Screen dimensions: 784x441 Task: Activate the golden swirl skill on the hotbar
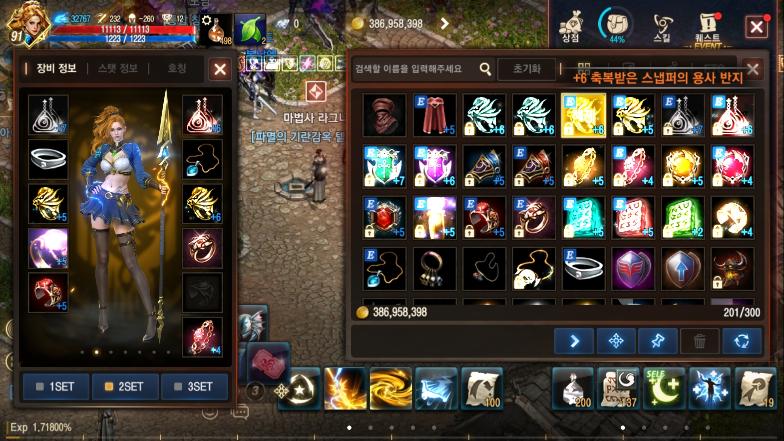(390, 388)
